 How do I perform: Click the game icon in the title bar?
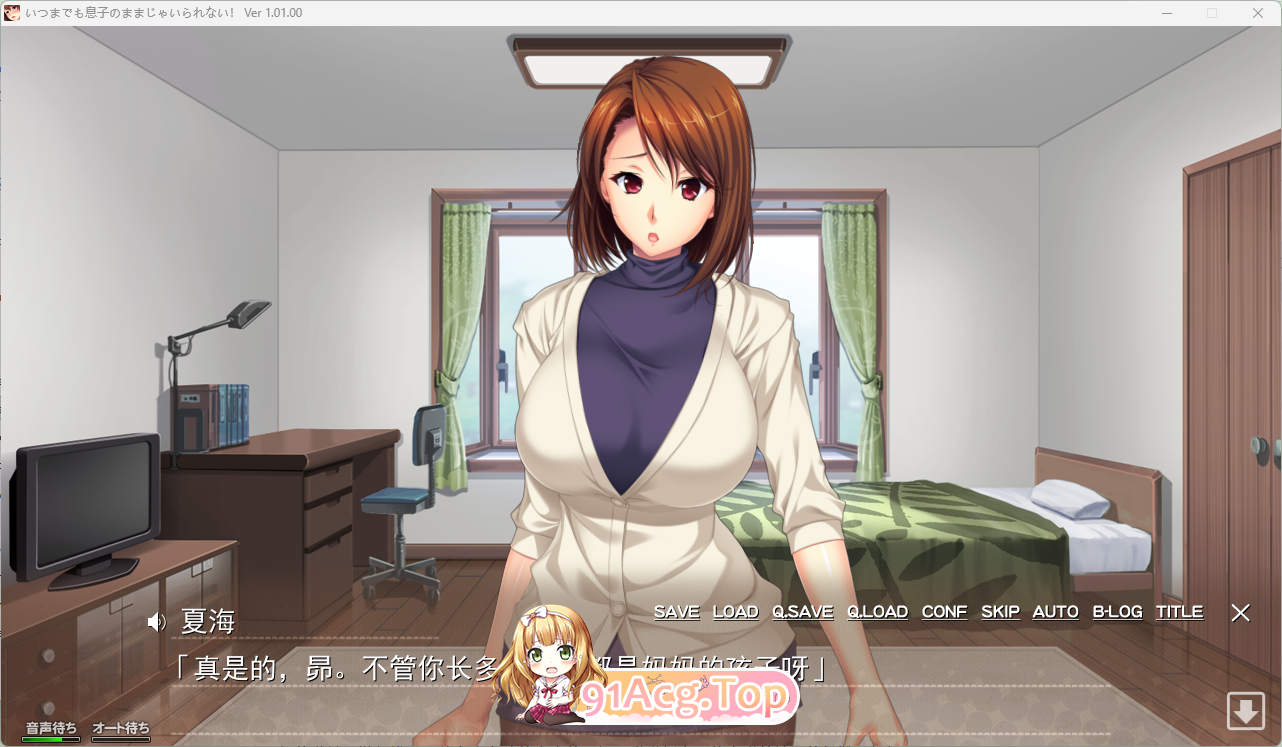pyautogui.click(x=12, y=13)
